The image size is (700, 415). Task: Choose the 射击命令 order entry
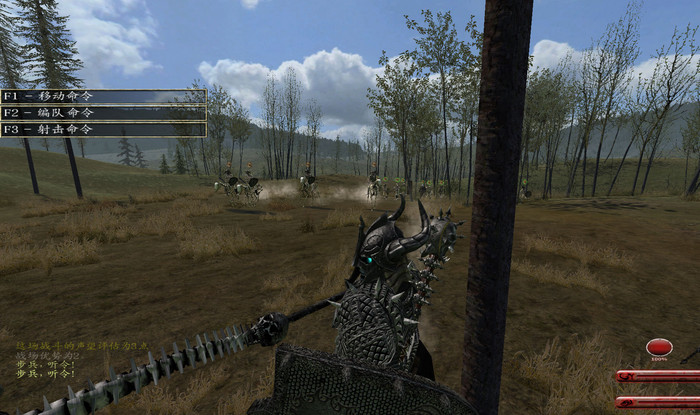point(103,129)
